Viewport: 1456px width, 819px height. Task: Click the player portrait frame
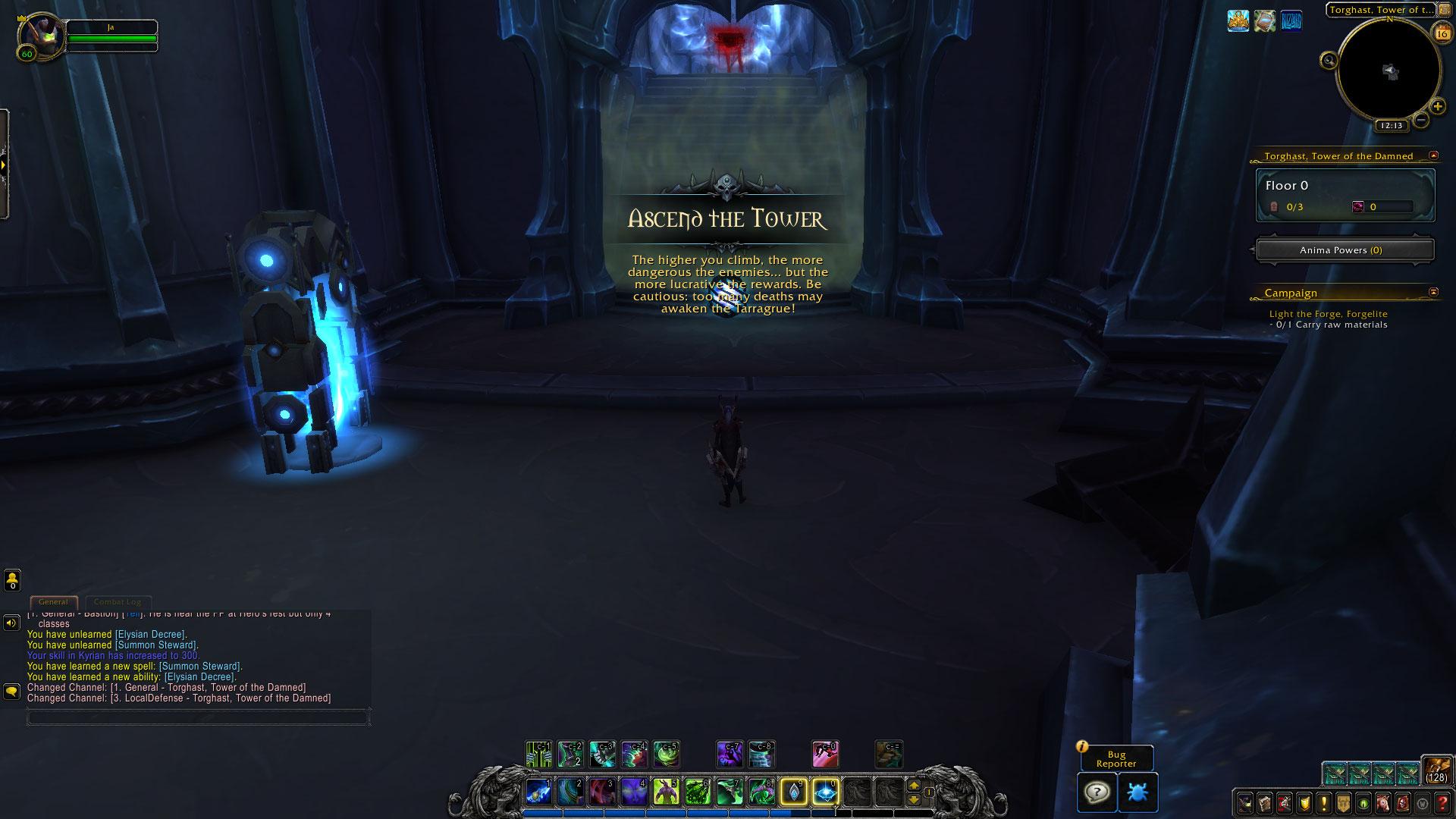tap(42, 34)
